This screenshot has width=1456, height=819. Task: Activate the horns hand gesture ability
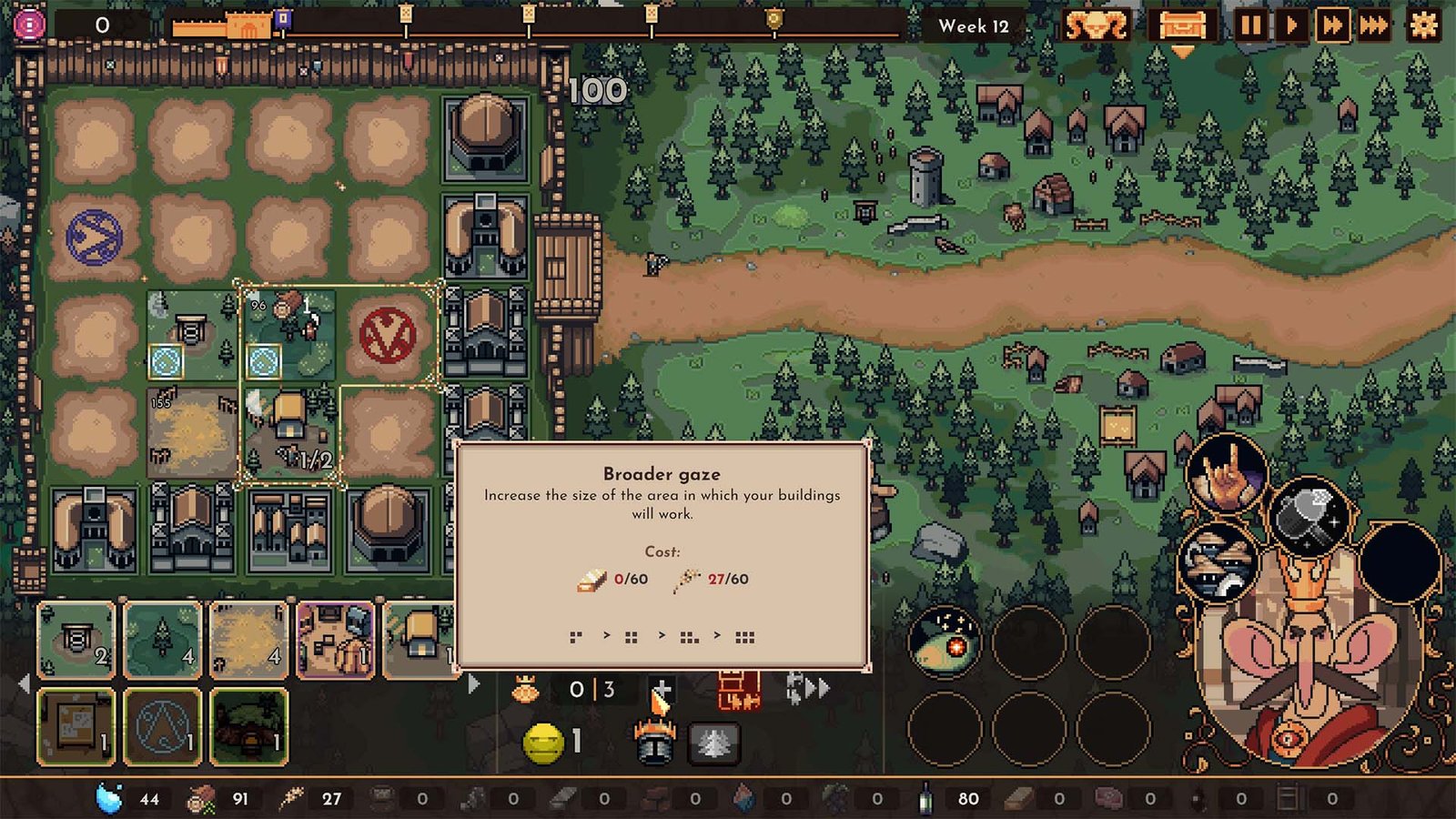tap(1227, 475)
